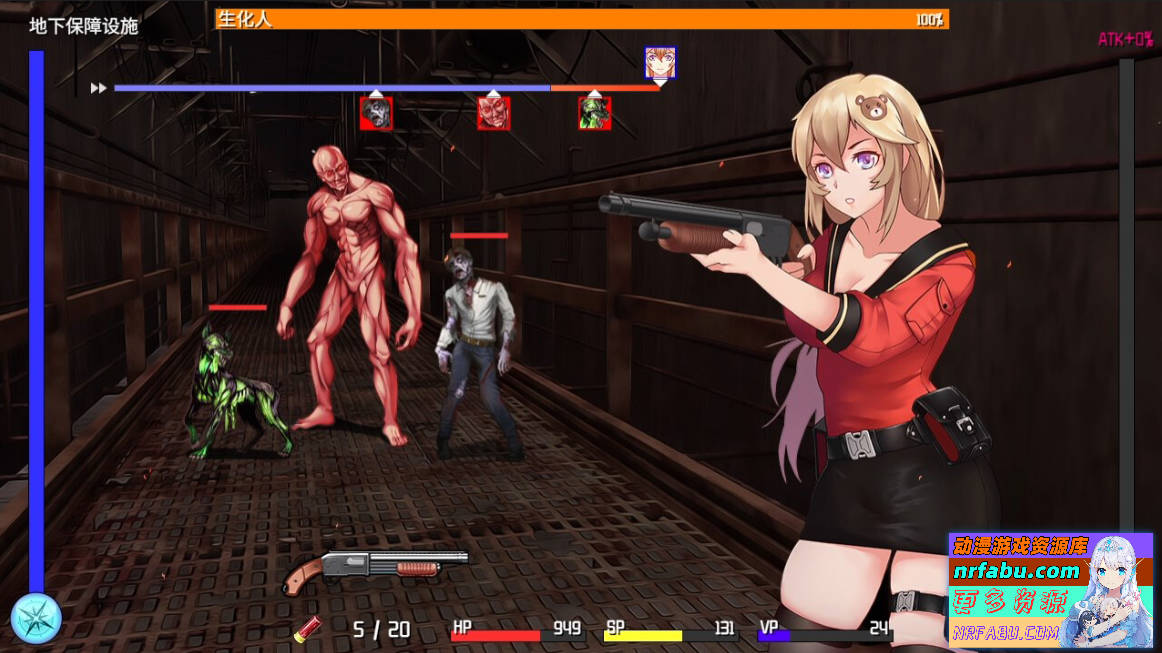The width and height of the screenshot is (1162, 653).
Task: Choose the shotgun weapon icon
Action: point(375,569)
